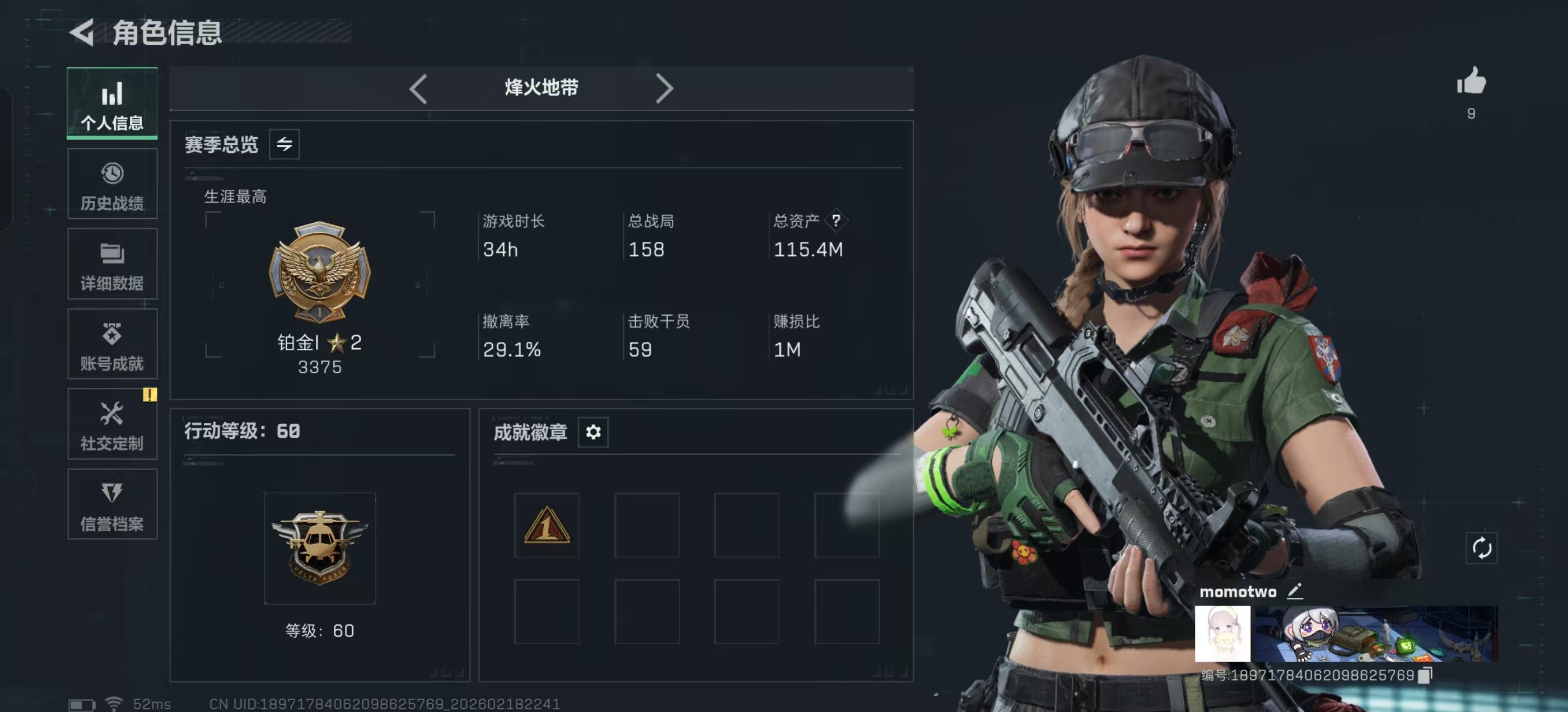Select the first earned achievement badge
The image size is (1568, 712).
pyautogui.click(x=545, y=525)
